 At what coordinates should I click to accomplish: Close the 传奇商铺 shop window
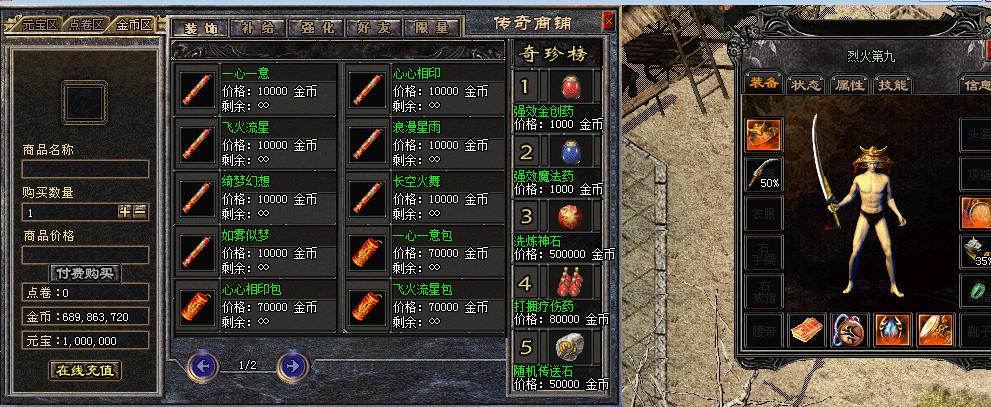[x=608, y=20]
